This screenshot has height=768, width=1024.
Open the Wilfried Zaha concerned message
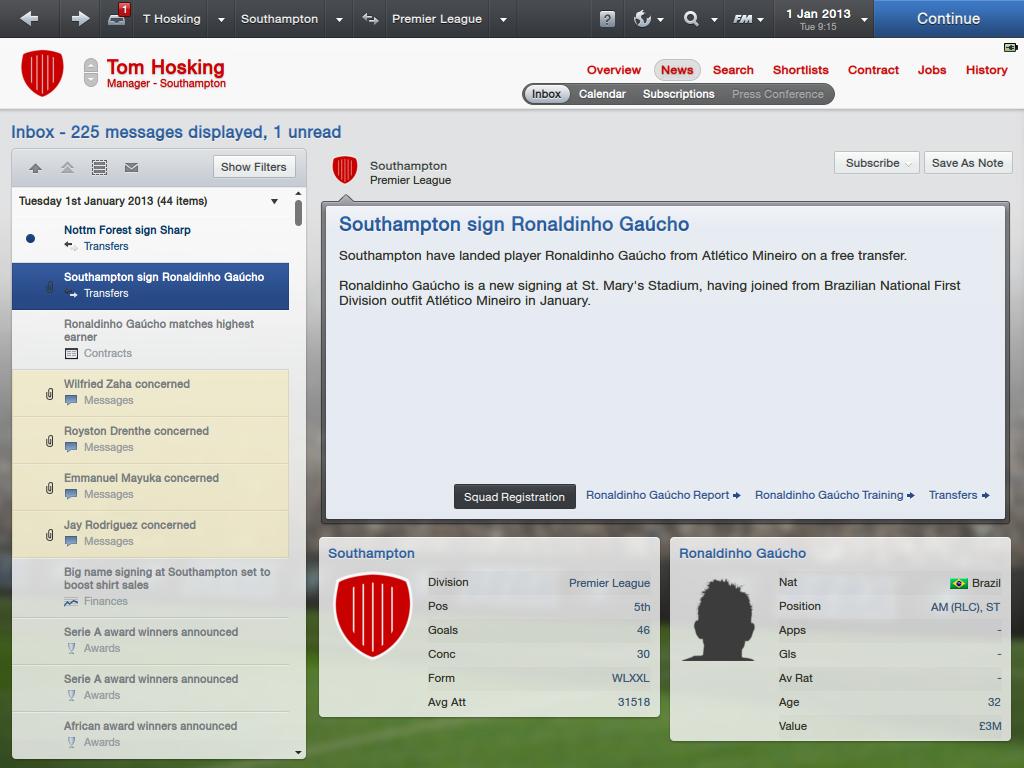(127, 384)
